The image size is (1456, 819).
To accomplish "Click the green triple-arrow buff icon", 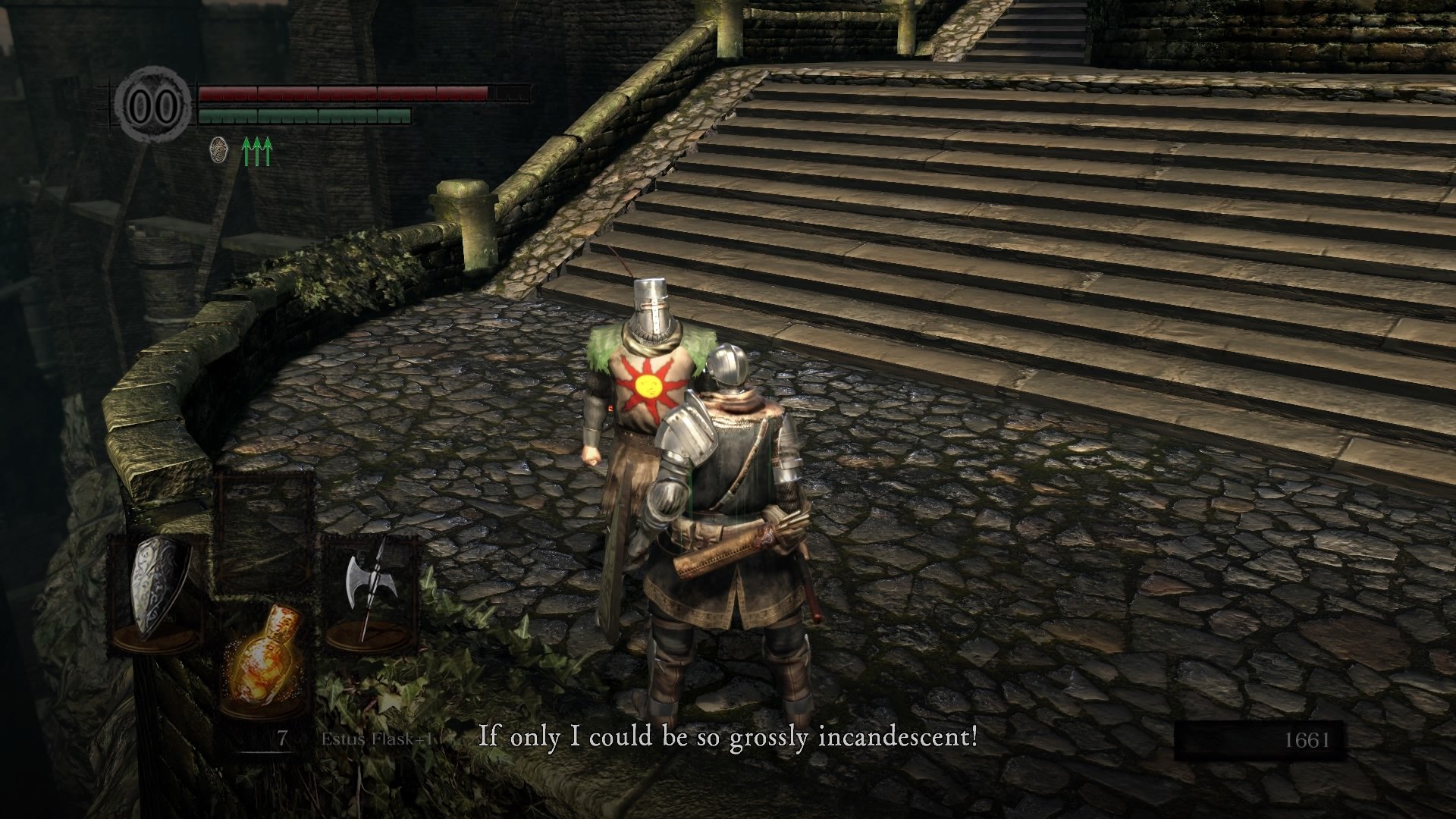I will pyautogui.click(x=257, y=152).
